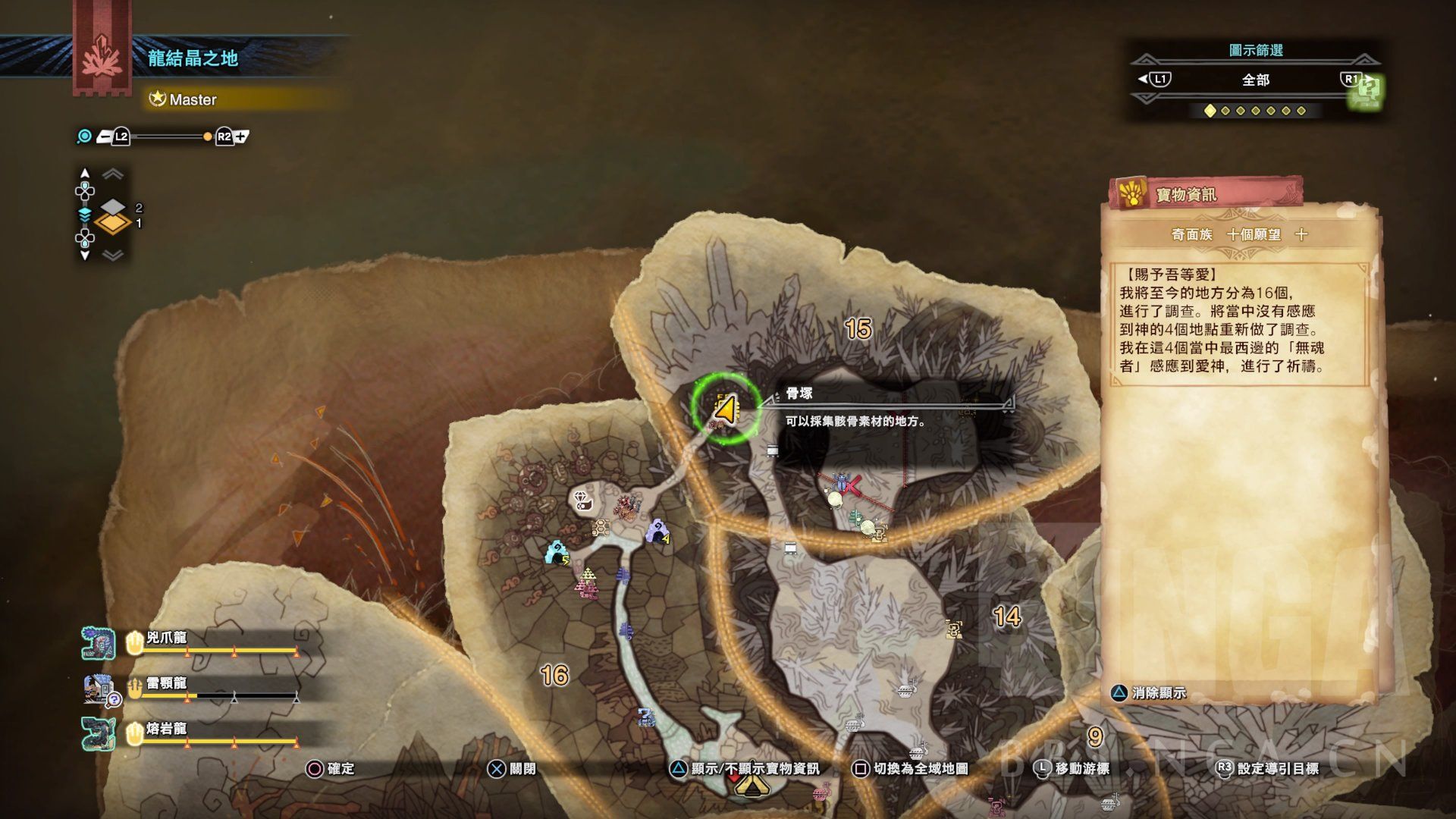
Task: Select the 熔岩龍 monster entry
Action: pyautogui.click(x=167, y=730)
